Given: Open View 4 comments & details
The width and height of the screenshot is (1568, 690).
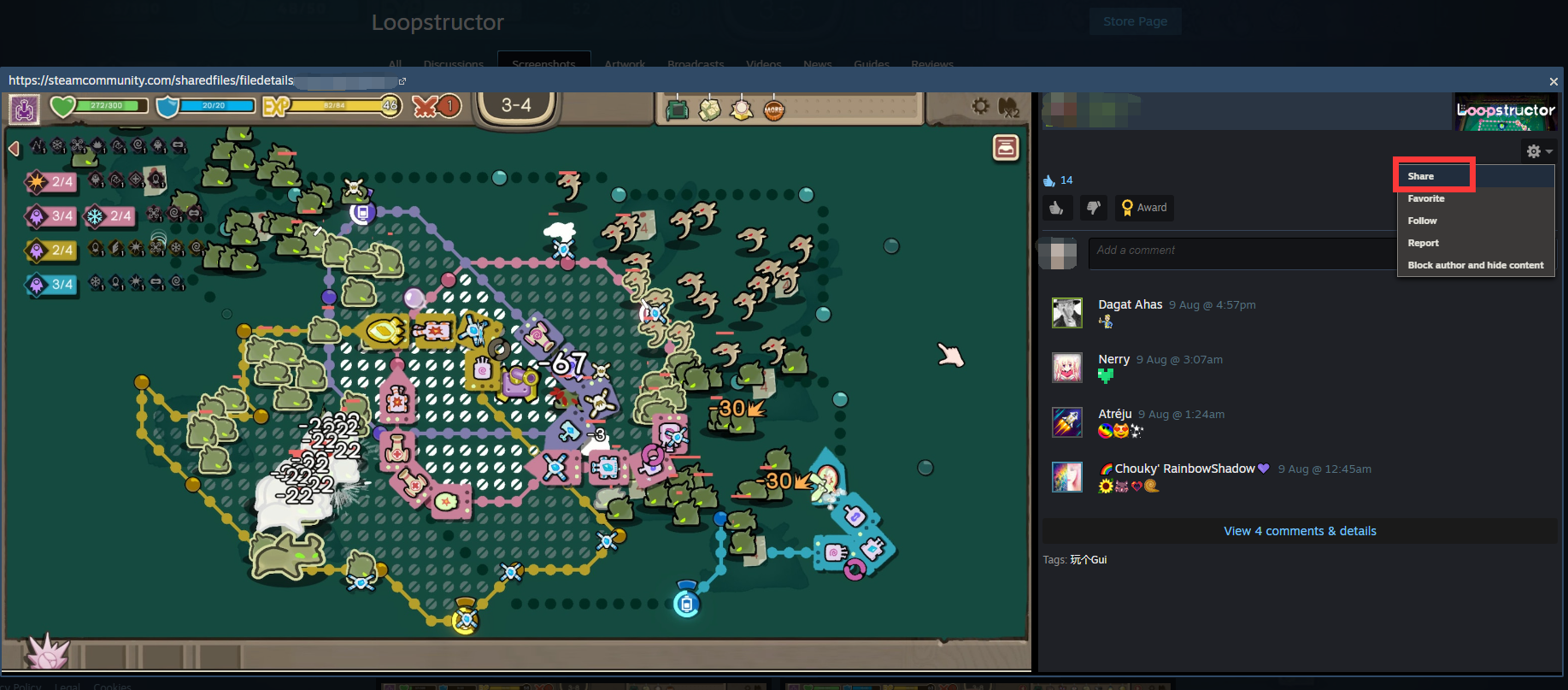Looking at the screenshot, I should coord(1300,530).
